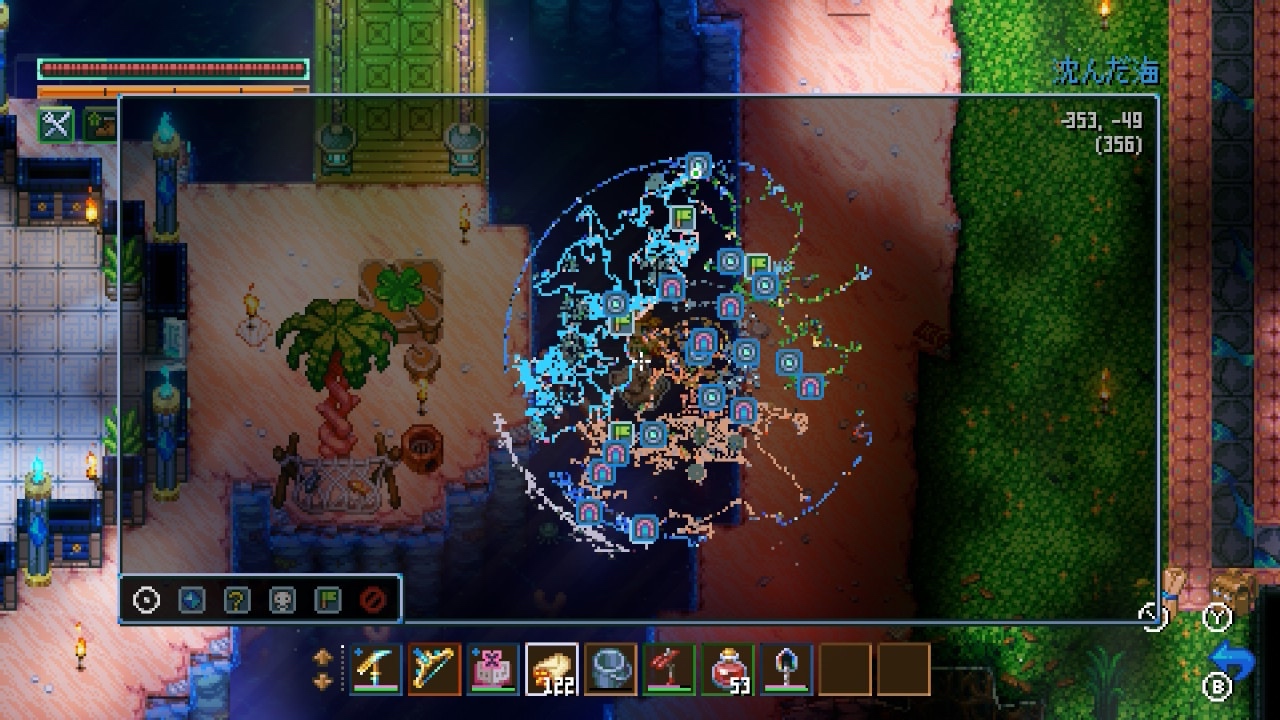Screen dimensions: 1280x720
Task: Click the white target circle map icon
Action: pos(147,600)
